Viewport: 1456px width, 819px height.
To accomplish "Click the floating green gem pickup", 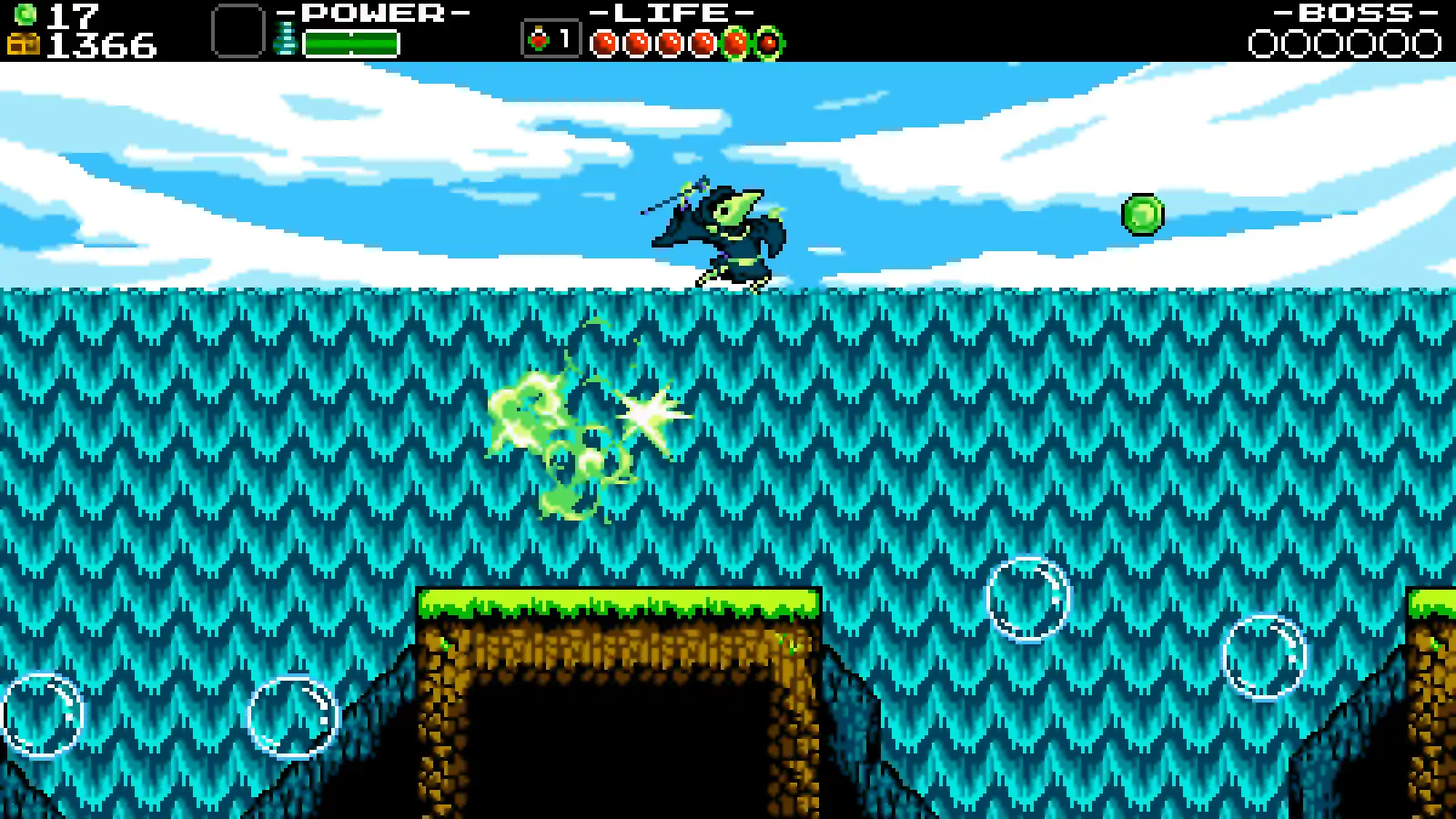I will coord(1140,216).
